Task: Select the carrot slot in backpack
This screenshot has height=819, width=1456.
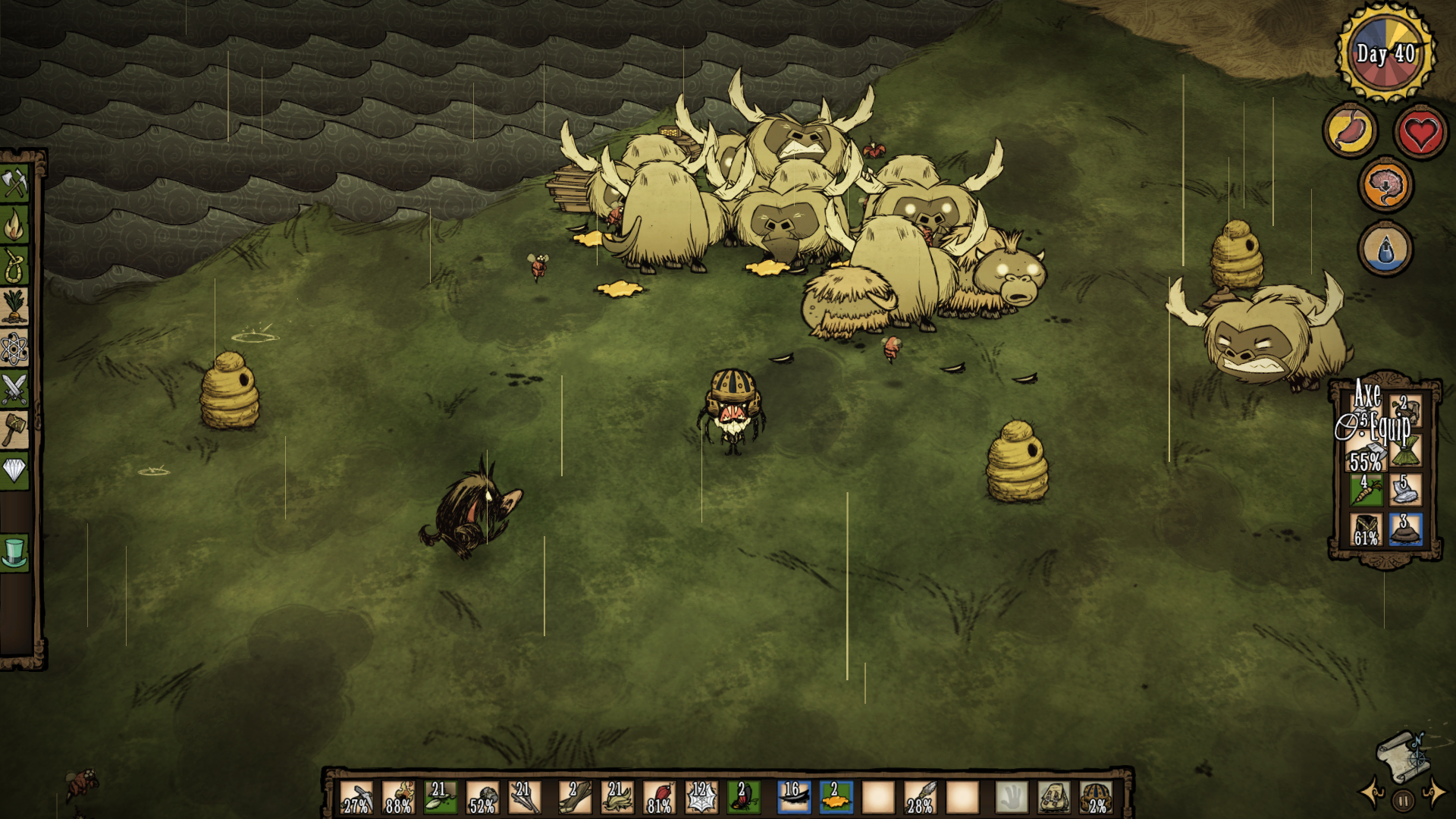Action: click(x=1367, y=490)
